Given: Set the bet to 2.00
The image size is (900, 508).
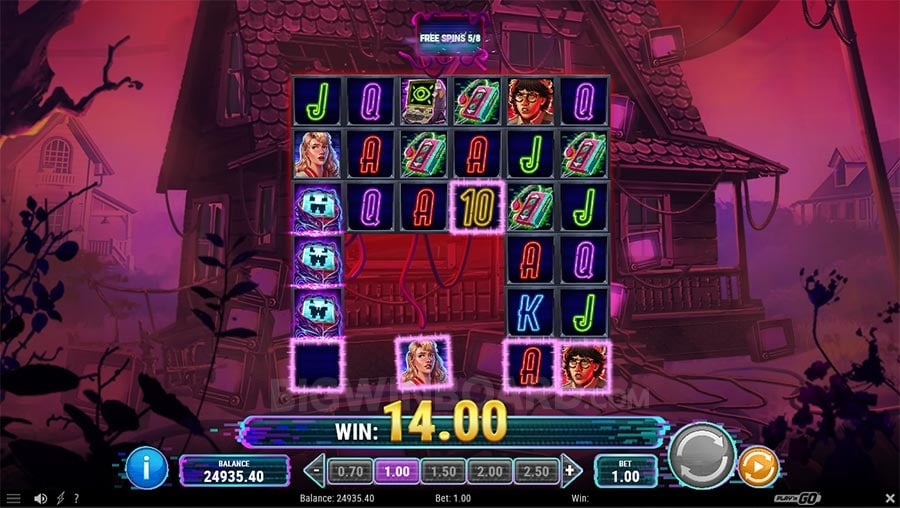Looking at the screenshot, I should [x=488, y=469].
